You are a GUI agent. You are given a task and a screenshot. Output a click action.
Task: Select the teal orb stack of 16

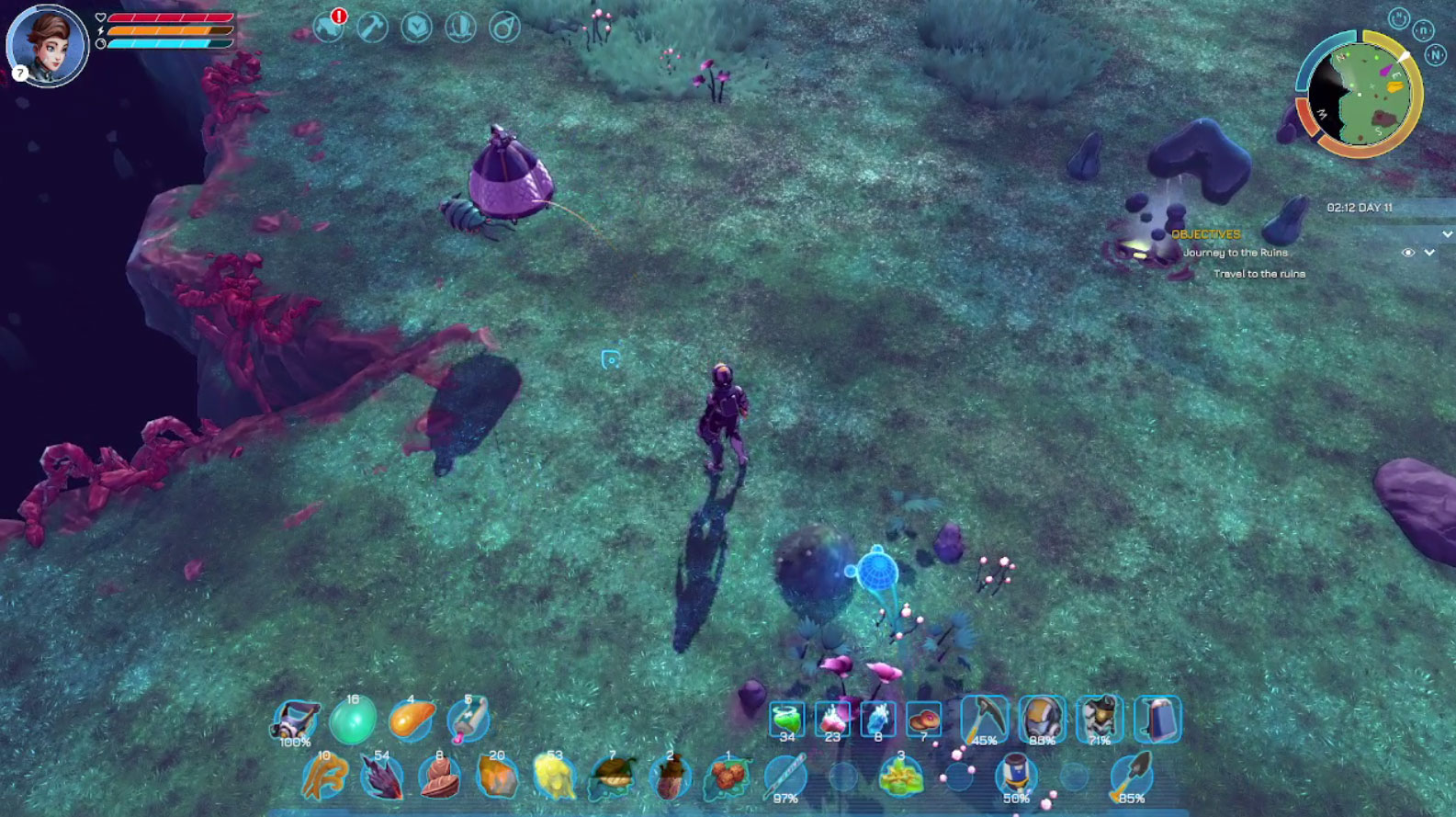[x=353, y=720]
